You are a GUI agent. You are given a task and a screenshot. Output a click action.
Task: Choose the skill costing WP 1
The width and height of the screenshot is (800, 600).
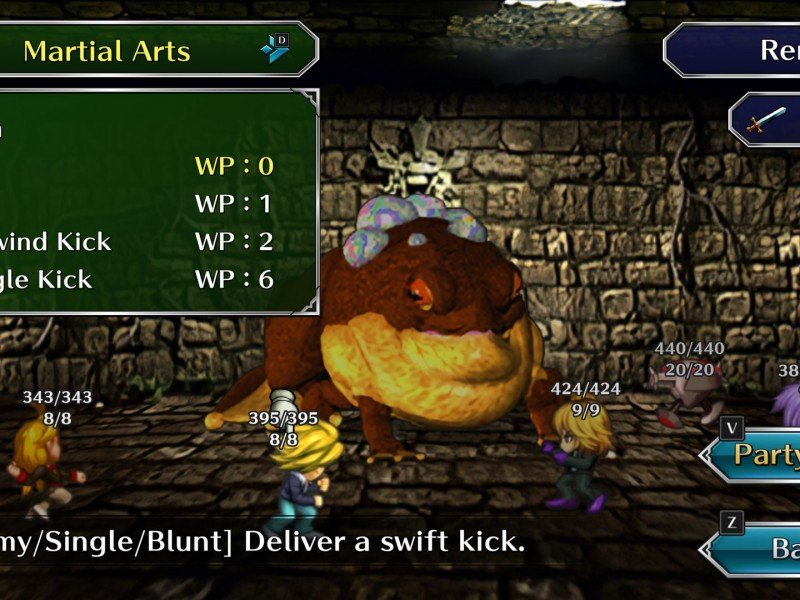coord(150,204)
